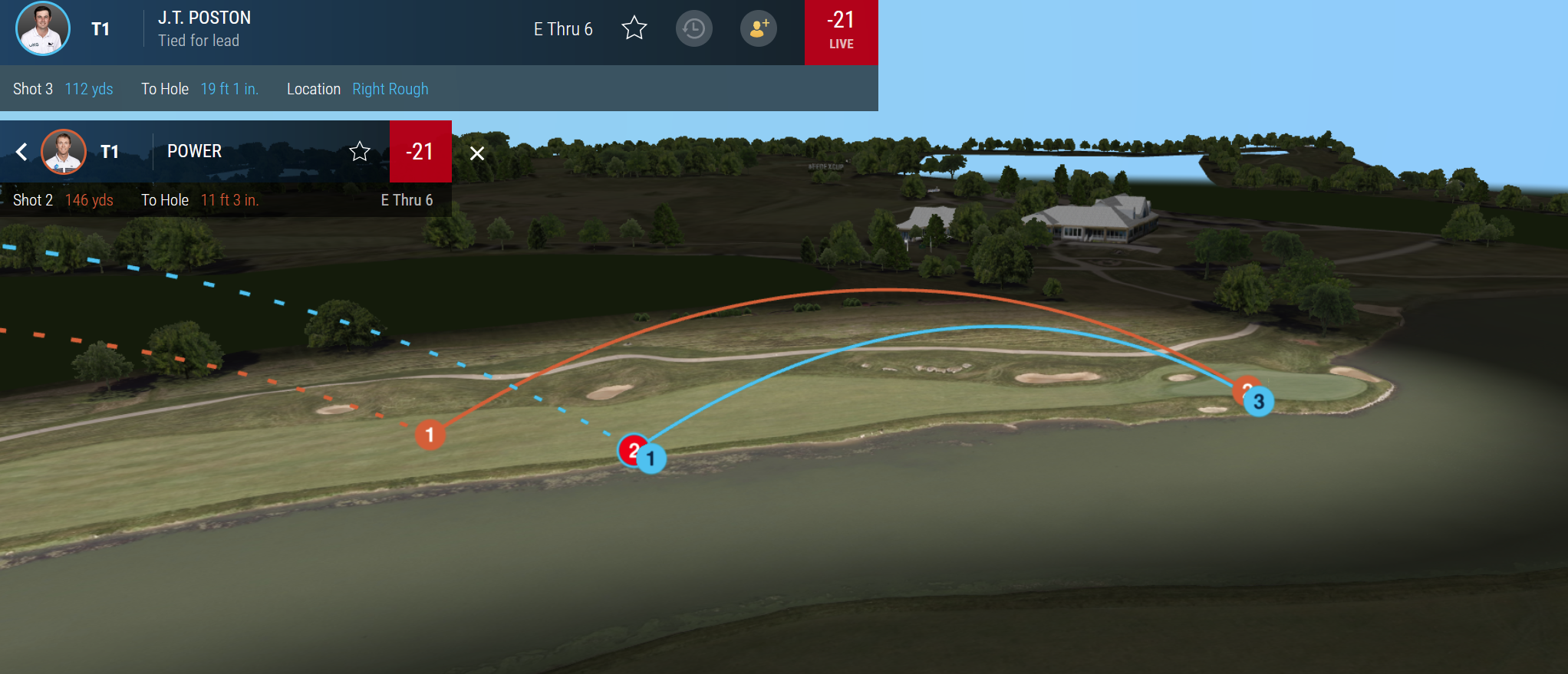Favorite J.T. Poston with the star
The width and height of the screenshot is (1568, 674).
point(634,29)
